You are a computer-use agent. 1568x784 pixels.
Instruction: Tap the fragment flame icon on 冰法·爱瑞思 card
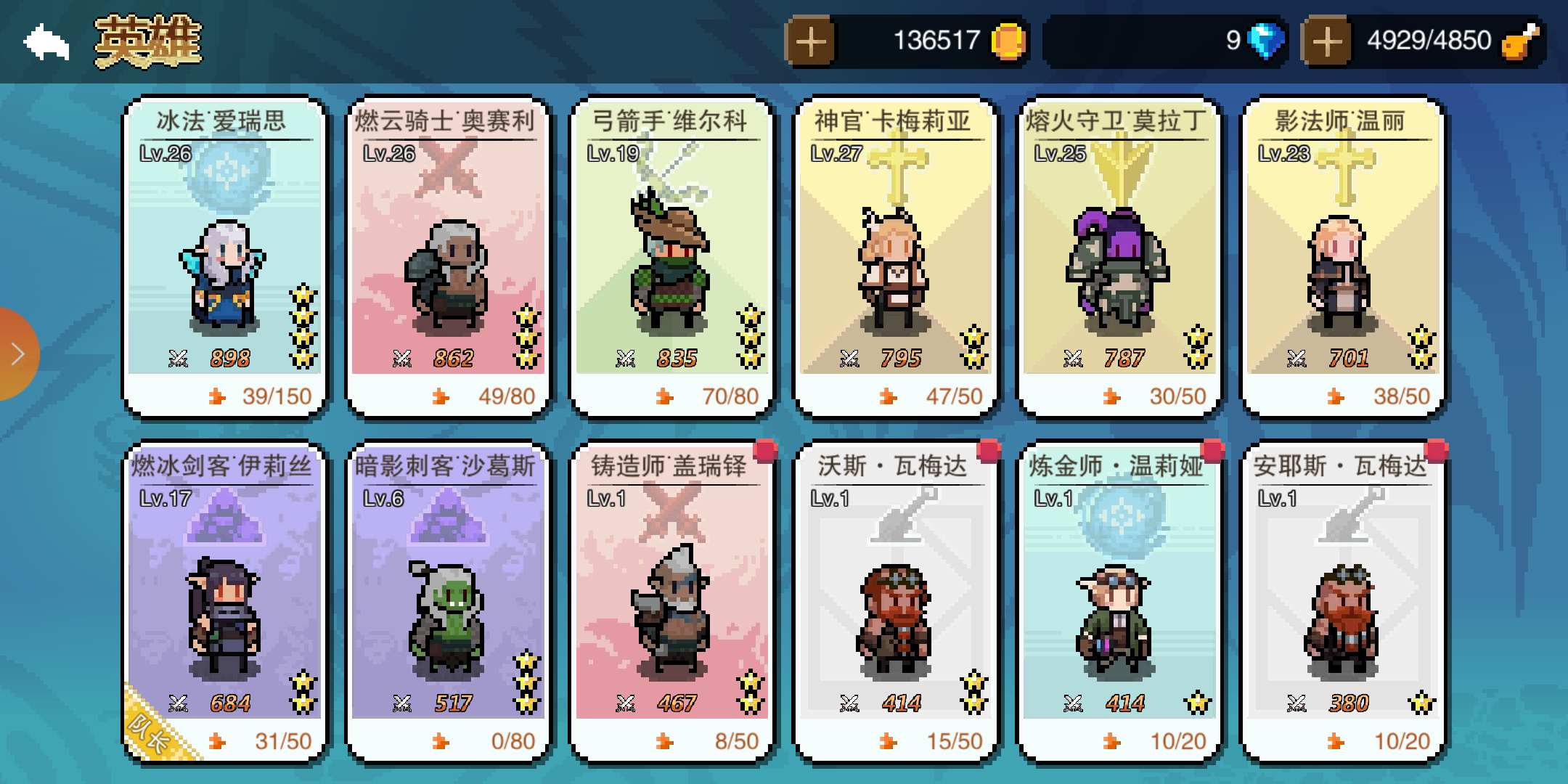(x=218, y=396)
